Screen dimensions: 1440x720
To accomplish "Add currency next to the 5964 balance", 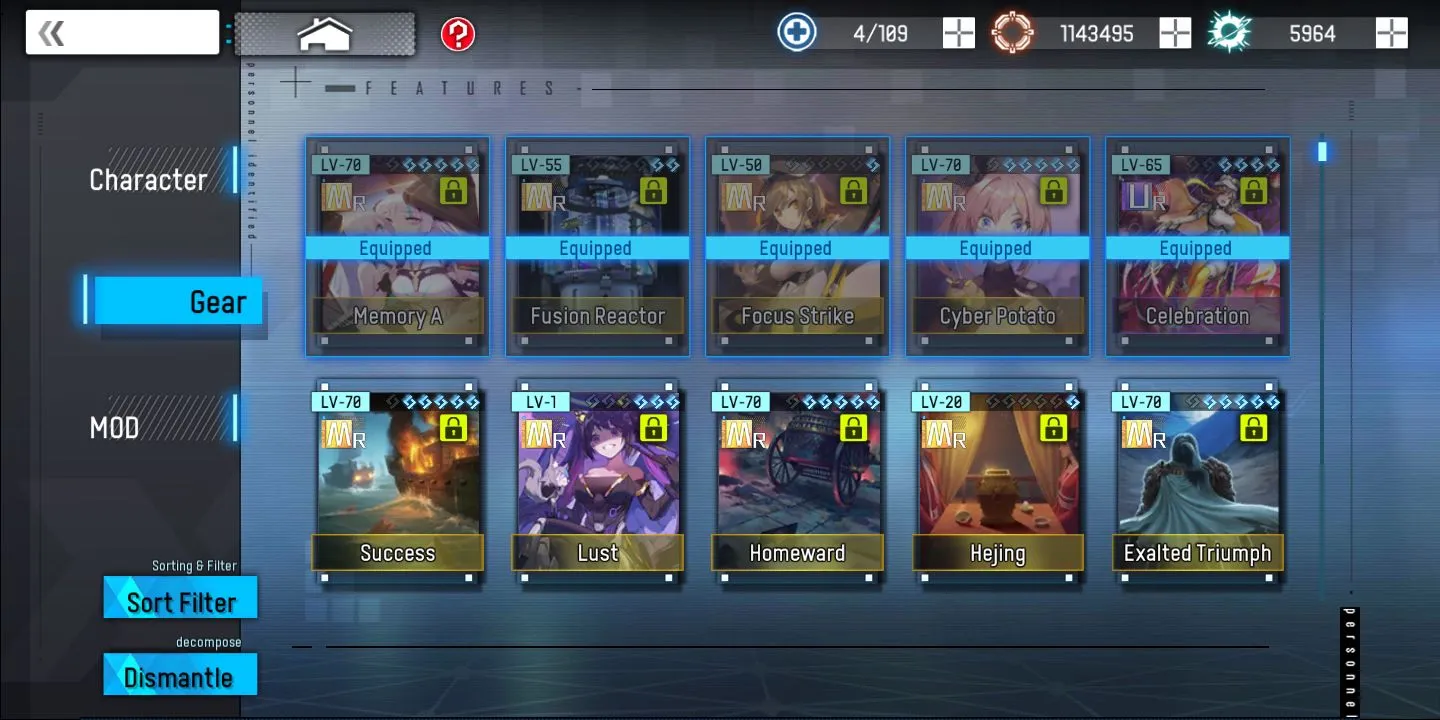I will [1391, 34].
